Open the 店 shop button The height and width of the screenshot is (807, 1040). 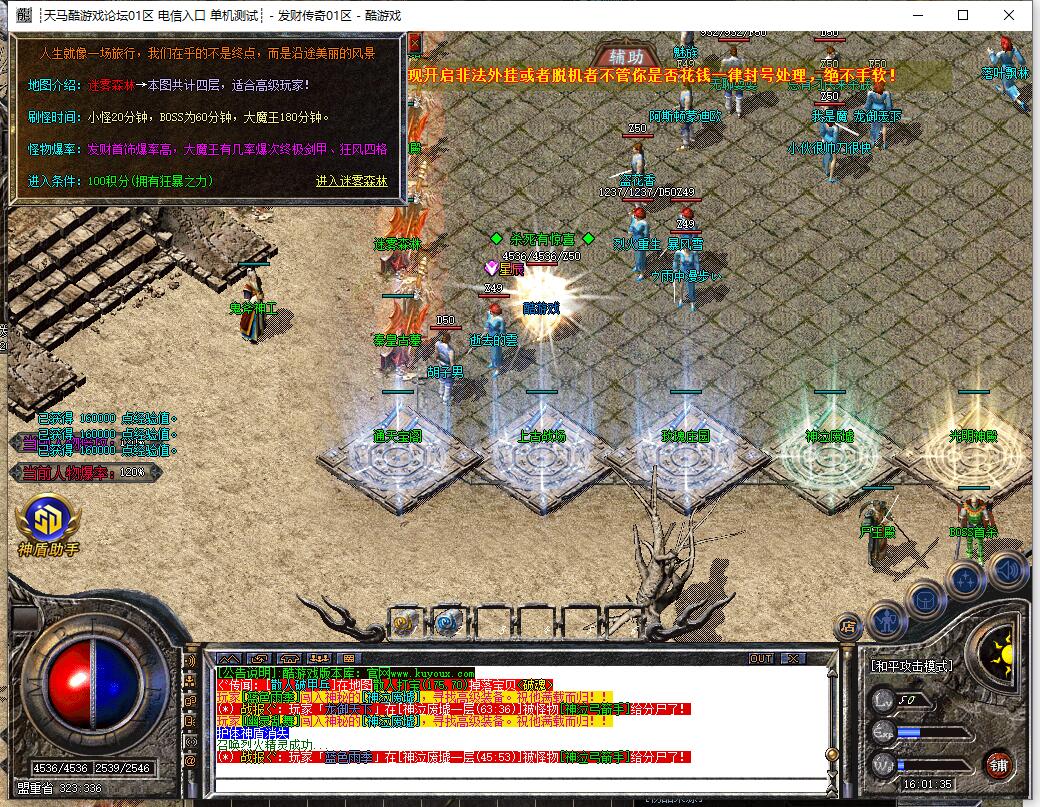click(x=848, y=627)
